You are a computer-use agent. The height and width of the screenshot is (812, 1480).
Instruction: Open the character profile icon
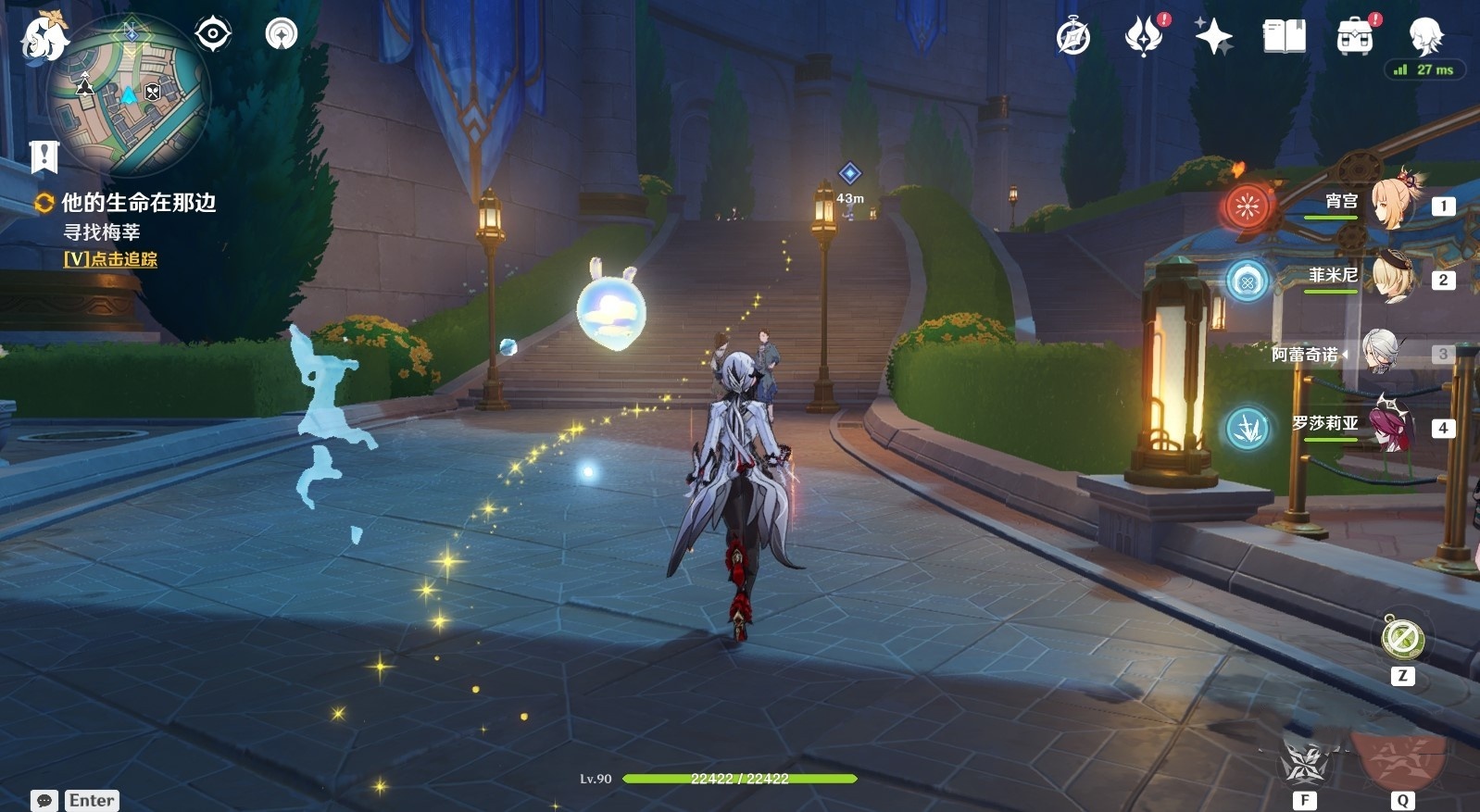[x=1424, y=37]
